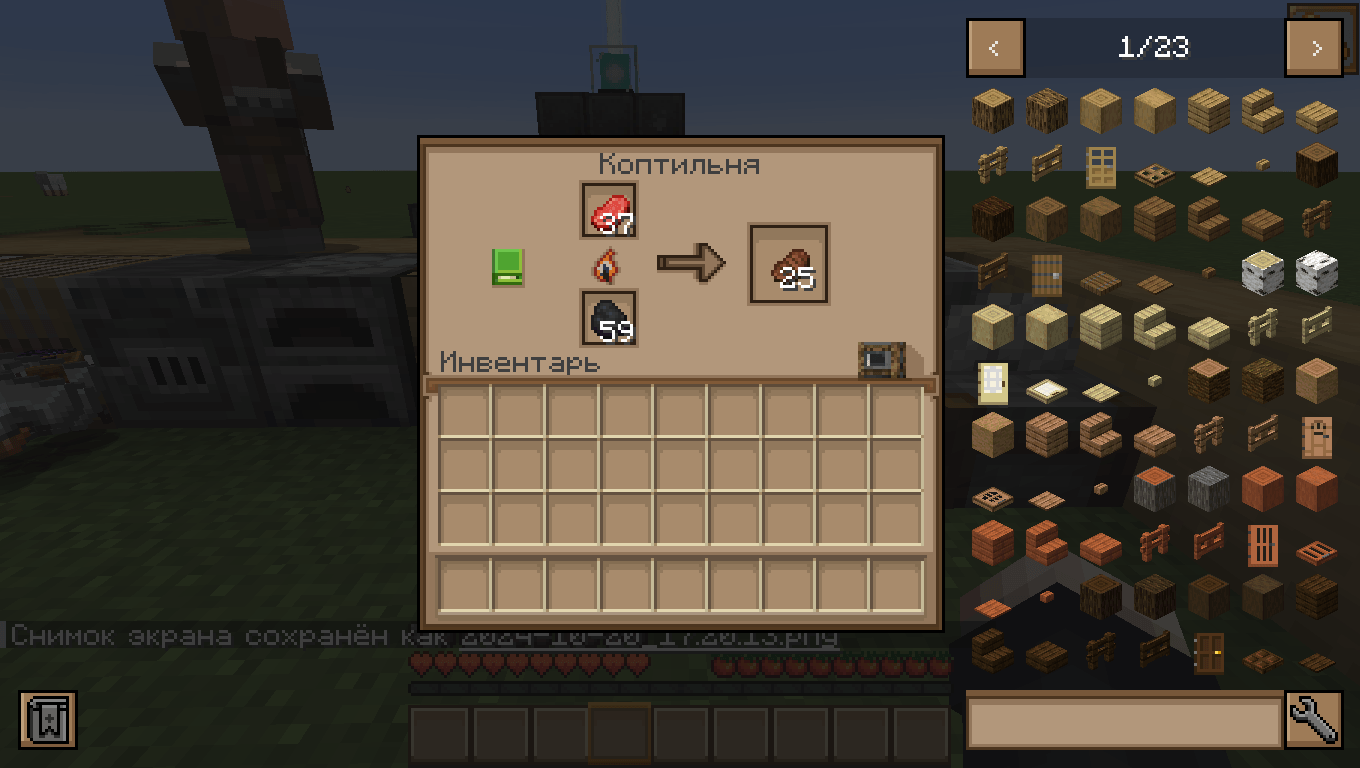Select the oak log in the item panel
The image size is (1360, 768).
[993, 110]
